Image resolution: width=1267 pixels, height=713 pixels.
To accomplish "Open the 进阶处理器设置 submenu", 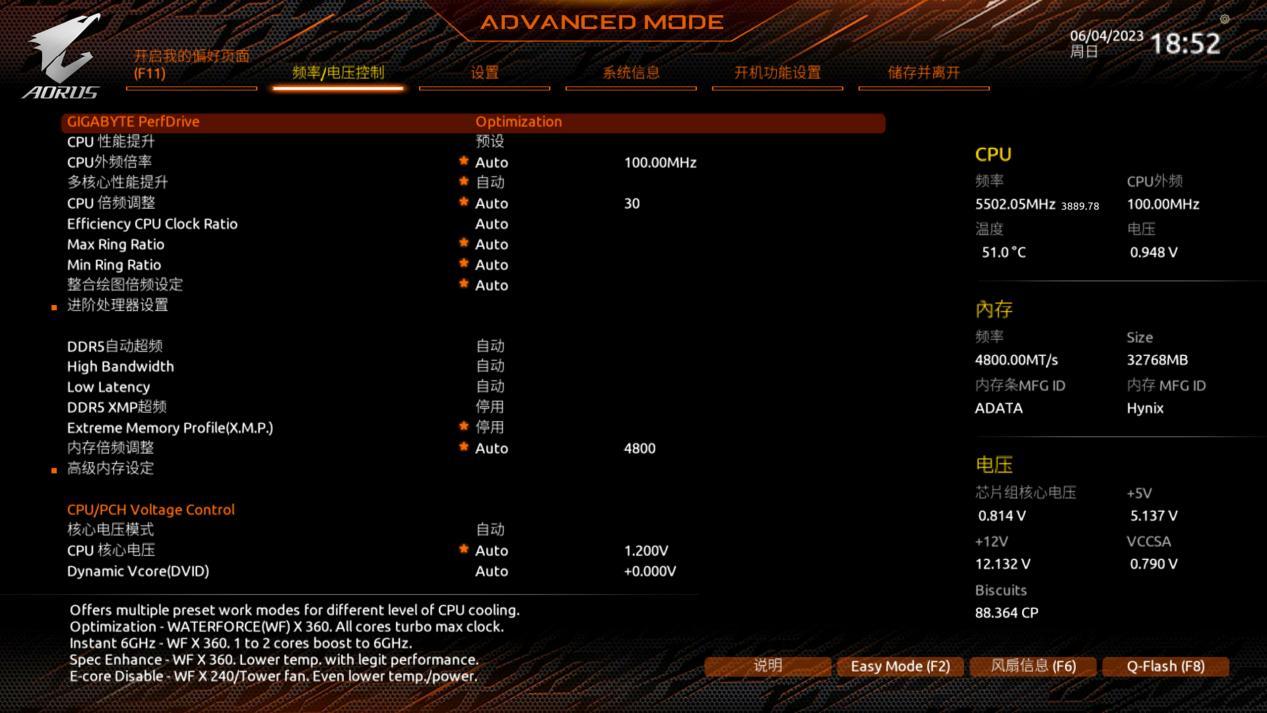I will click(x=118, y=305).
